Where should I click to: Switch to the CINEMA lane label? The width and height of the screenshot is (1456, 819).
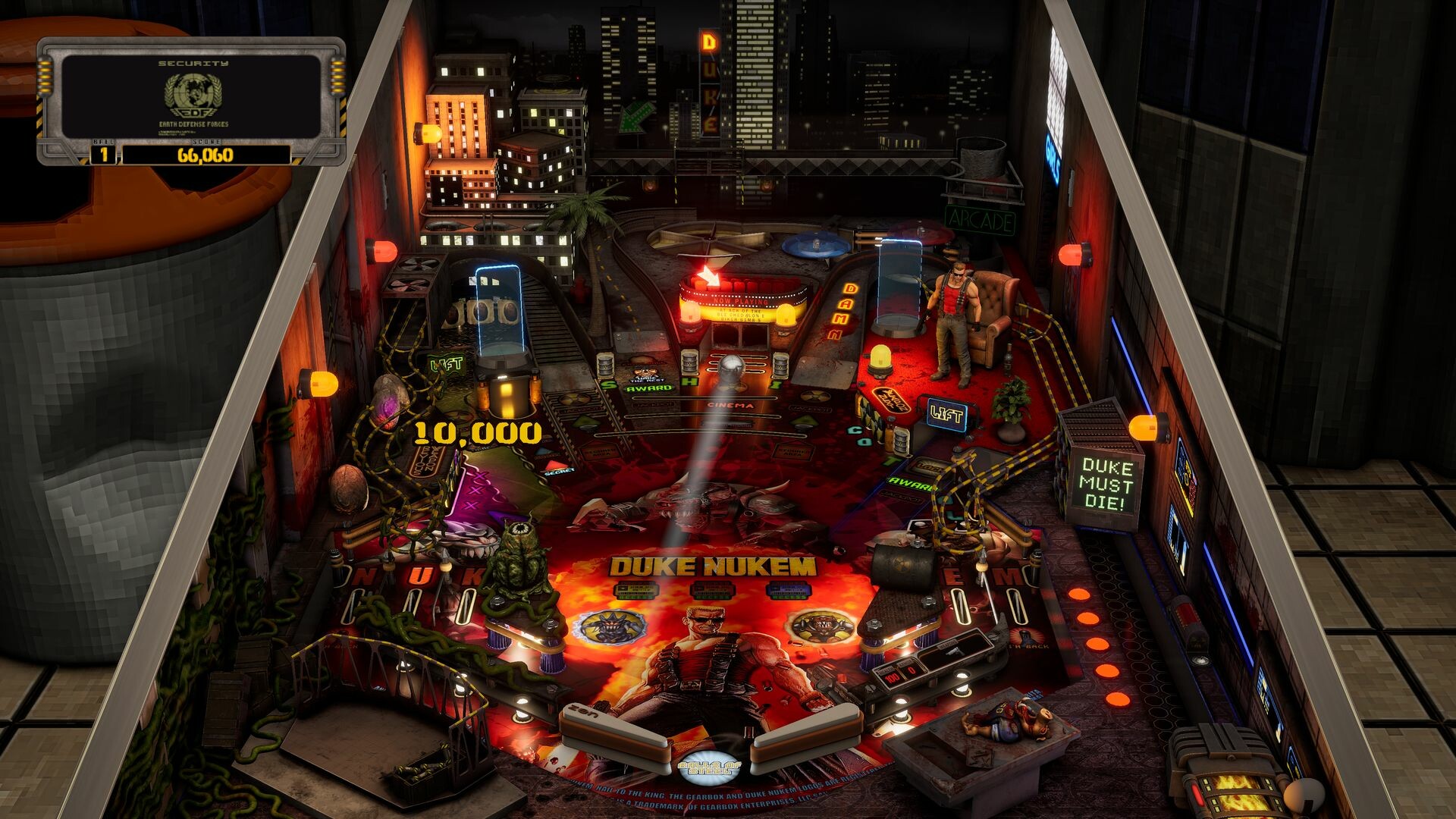[729, 405]
